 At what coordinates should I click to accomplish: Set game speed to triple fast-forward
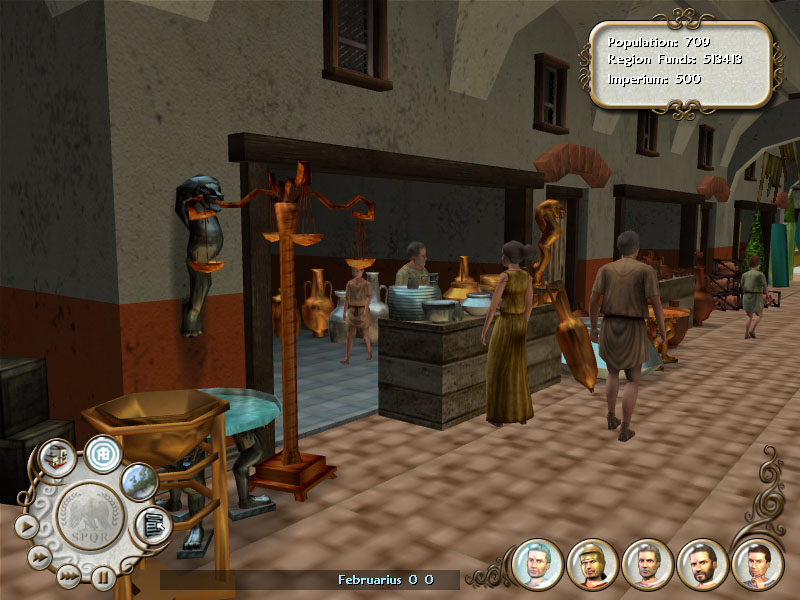pos(68,575)
